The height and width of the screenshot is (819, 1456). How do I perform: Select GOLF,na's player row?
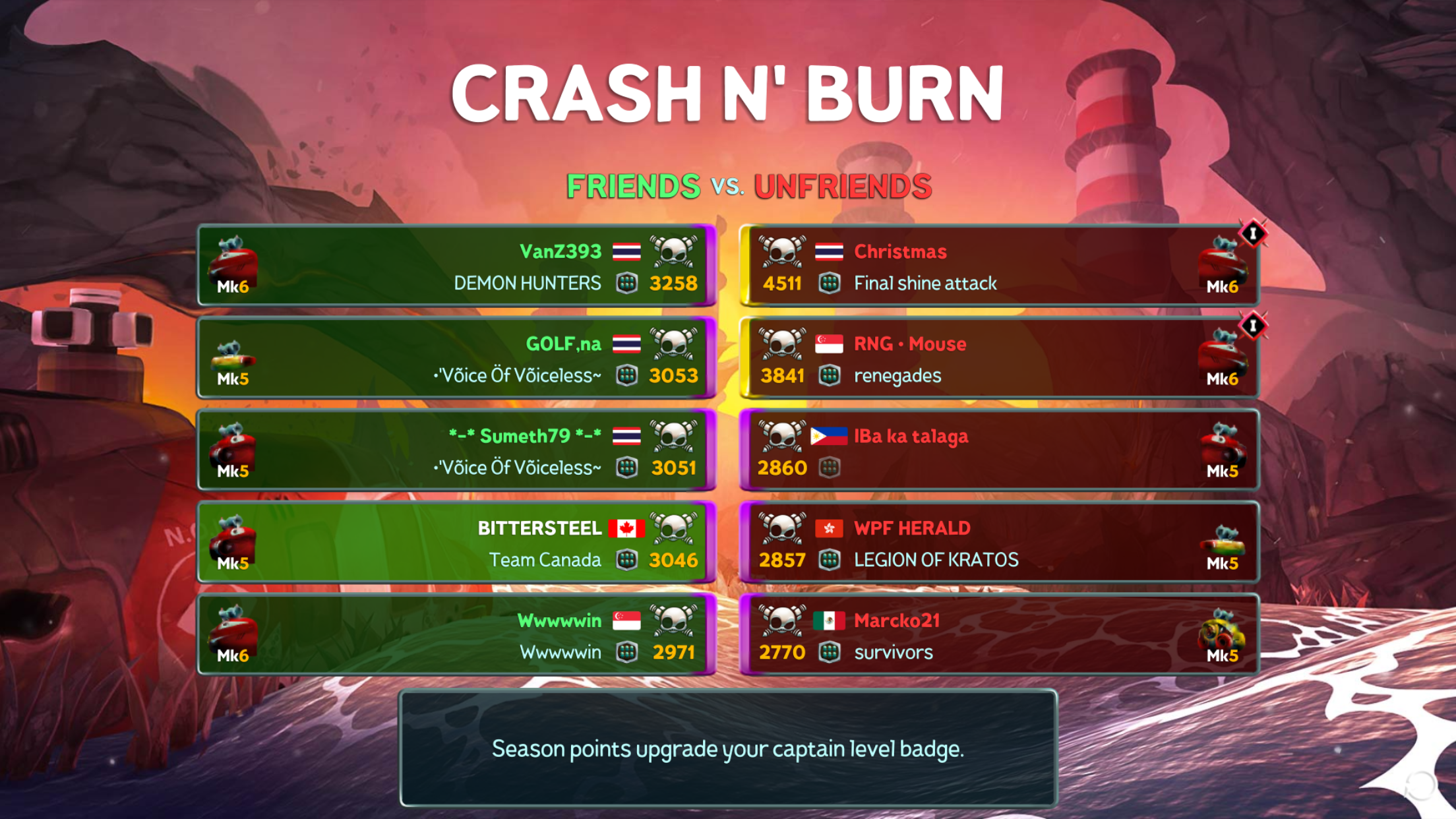click(456, 358)
